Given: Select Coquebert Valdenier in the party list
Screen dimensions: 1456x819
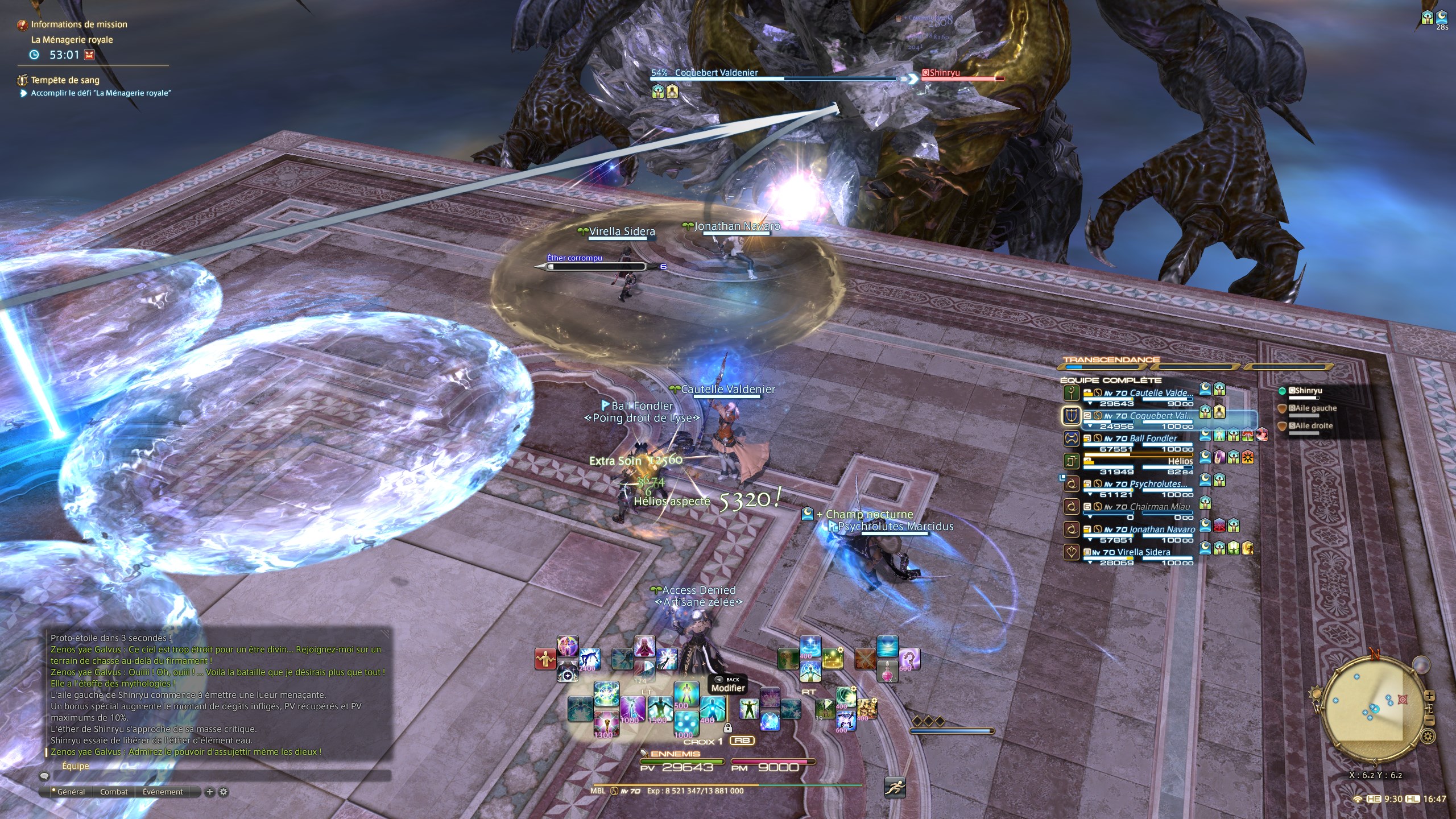Looking at the screenshot, I should point(1160,416).
